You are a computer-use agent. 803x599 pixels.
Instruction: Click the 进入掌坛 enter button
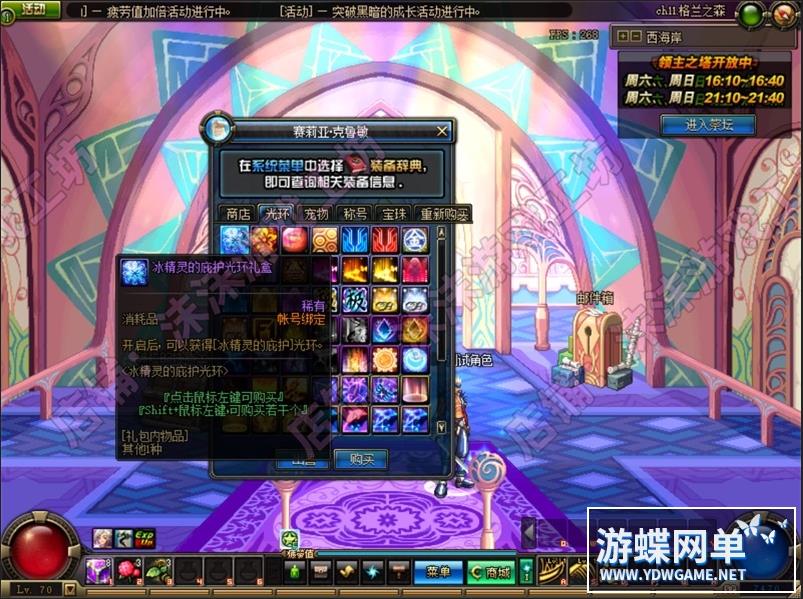(707, 125)
